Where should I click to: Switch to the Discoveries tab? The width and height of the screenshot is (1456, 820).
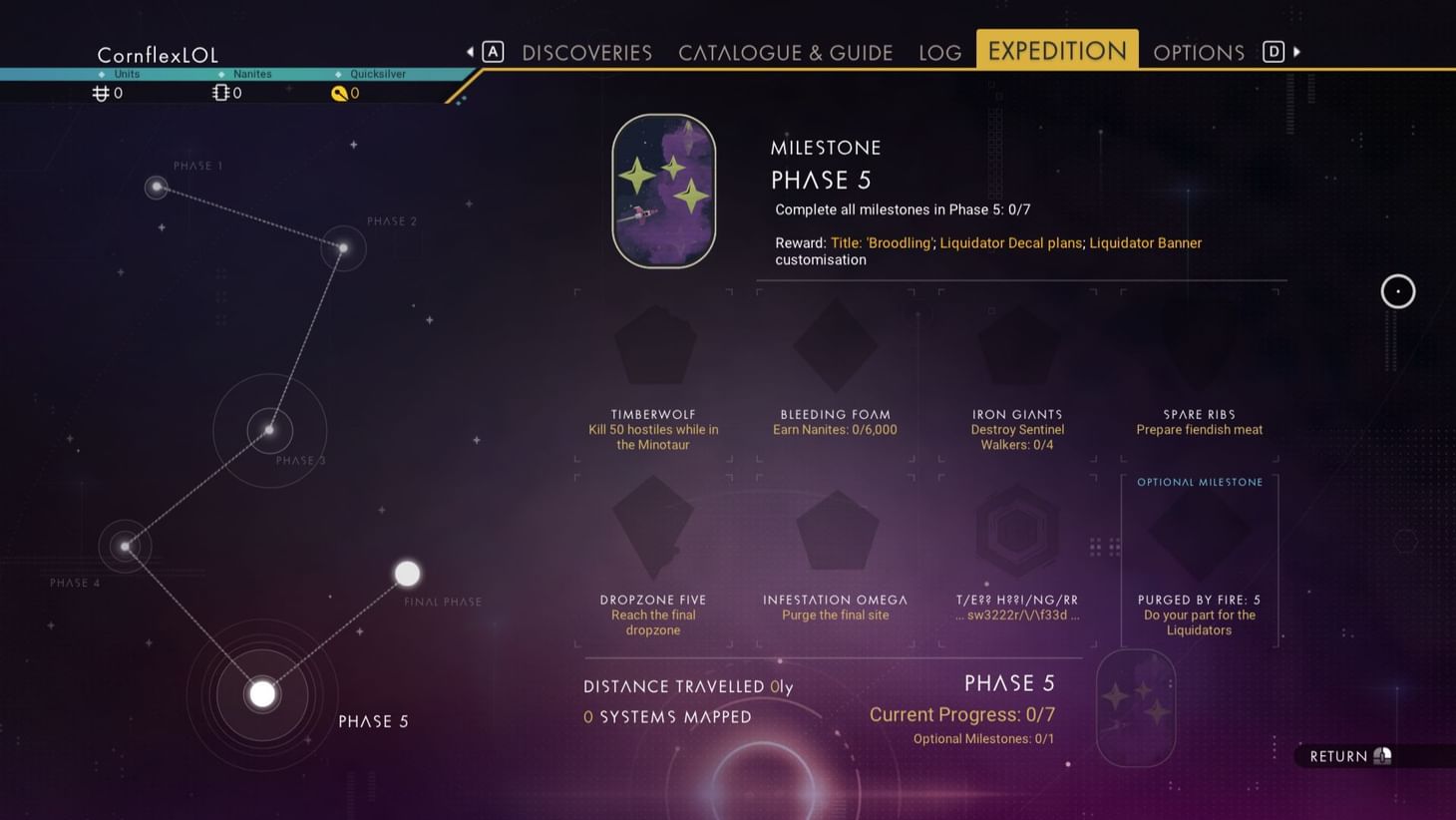point(586,52)
